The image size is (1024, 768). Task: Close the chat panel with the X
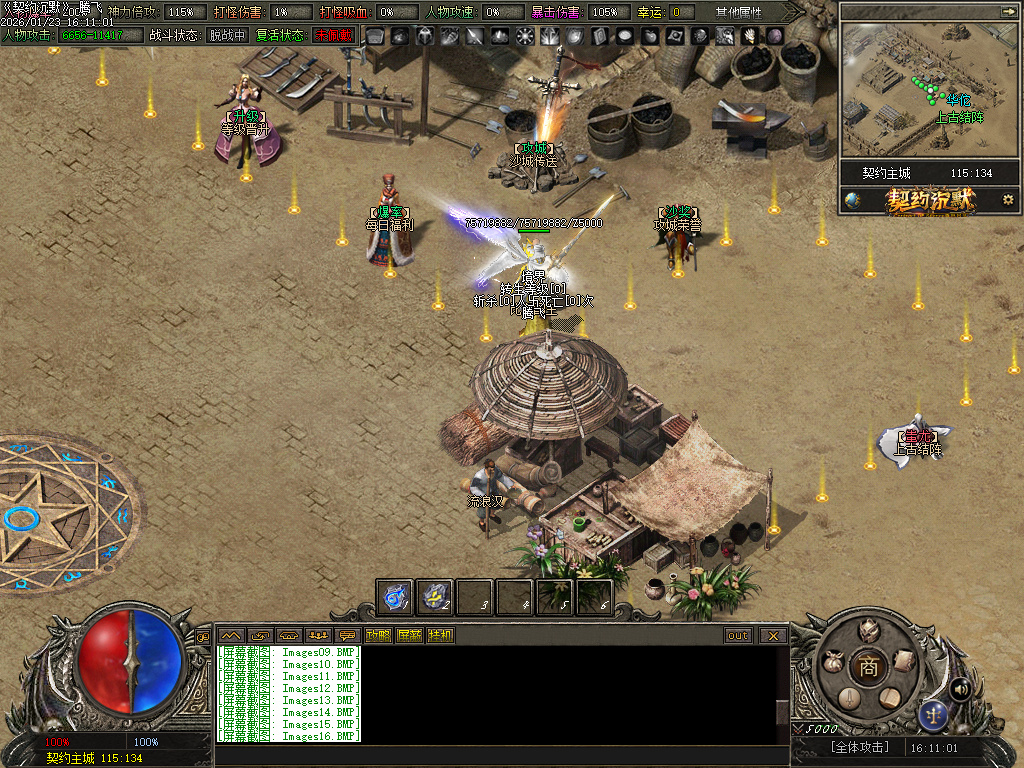coord(772,635)
